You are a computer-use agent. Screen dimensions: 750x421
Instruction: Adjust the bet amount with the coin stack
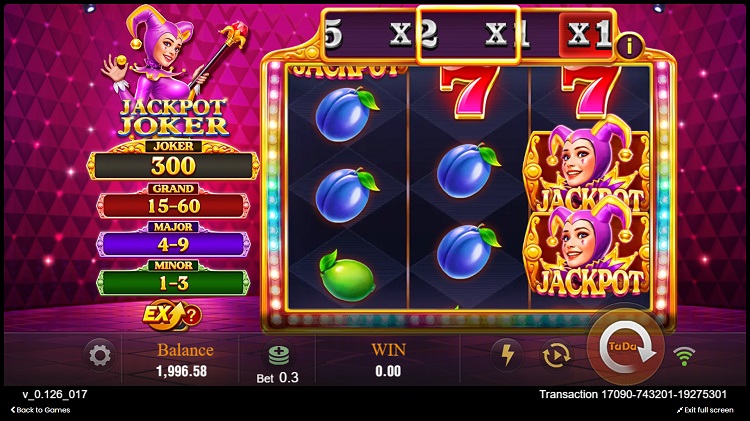tap(278, 355)
